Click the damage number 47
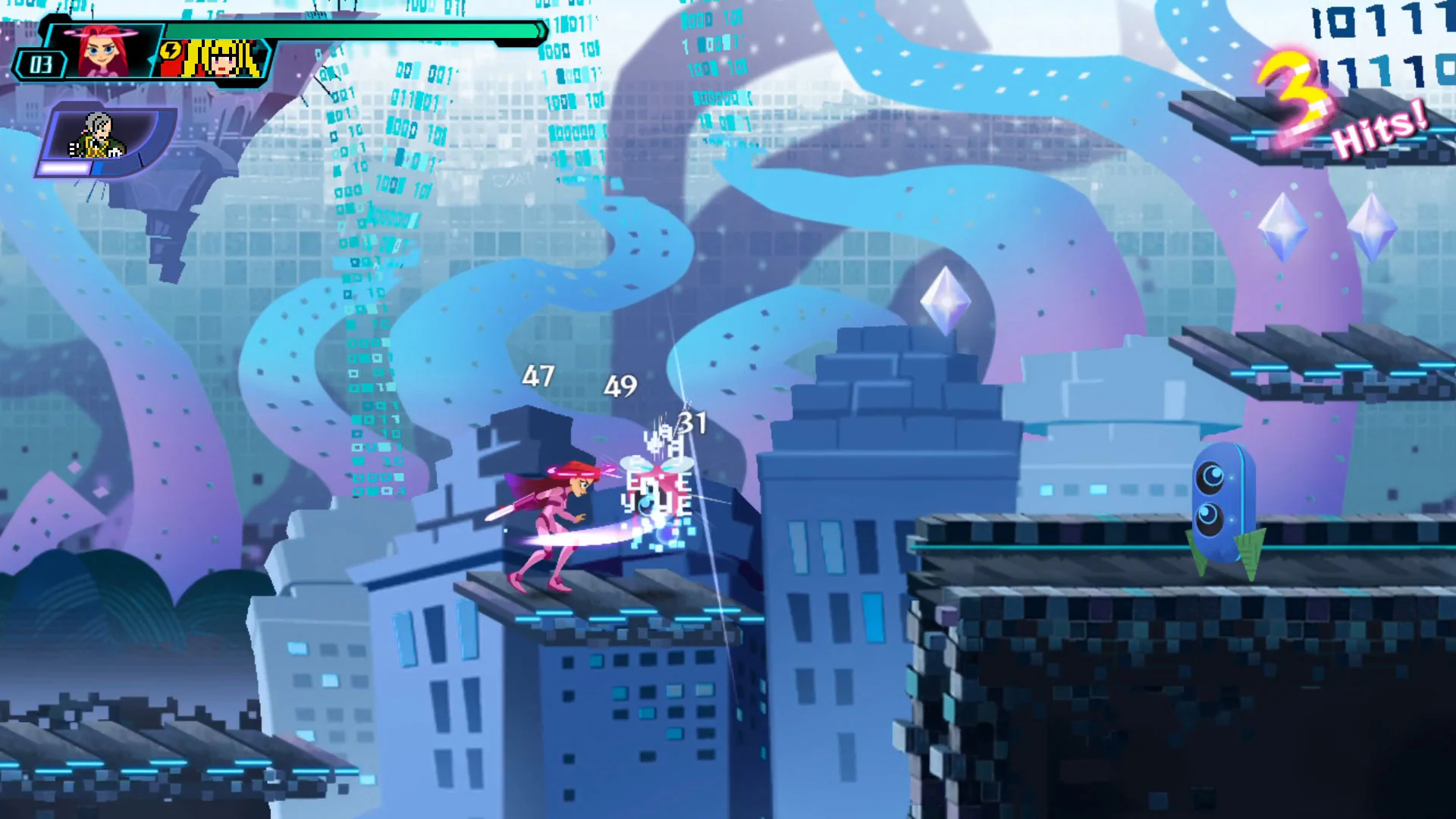This screenshot has width=1456, height=819. [x=539, y=376]
